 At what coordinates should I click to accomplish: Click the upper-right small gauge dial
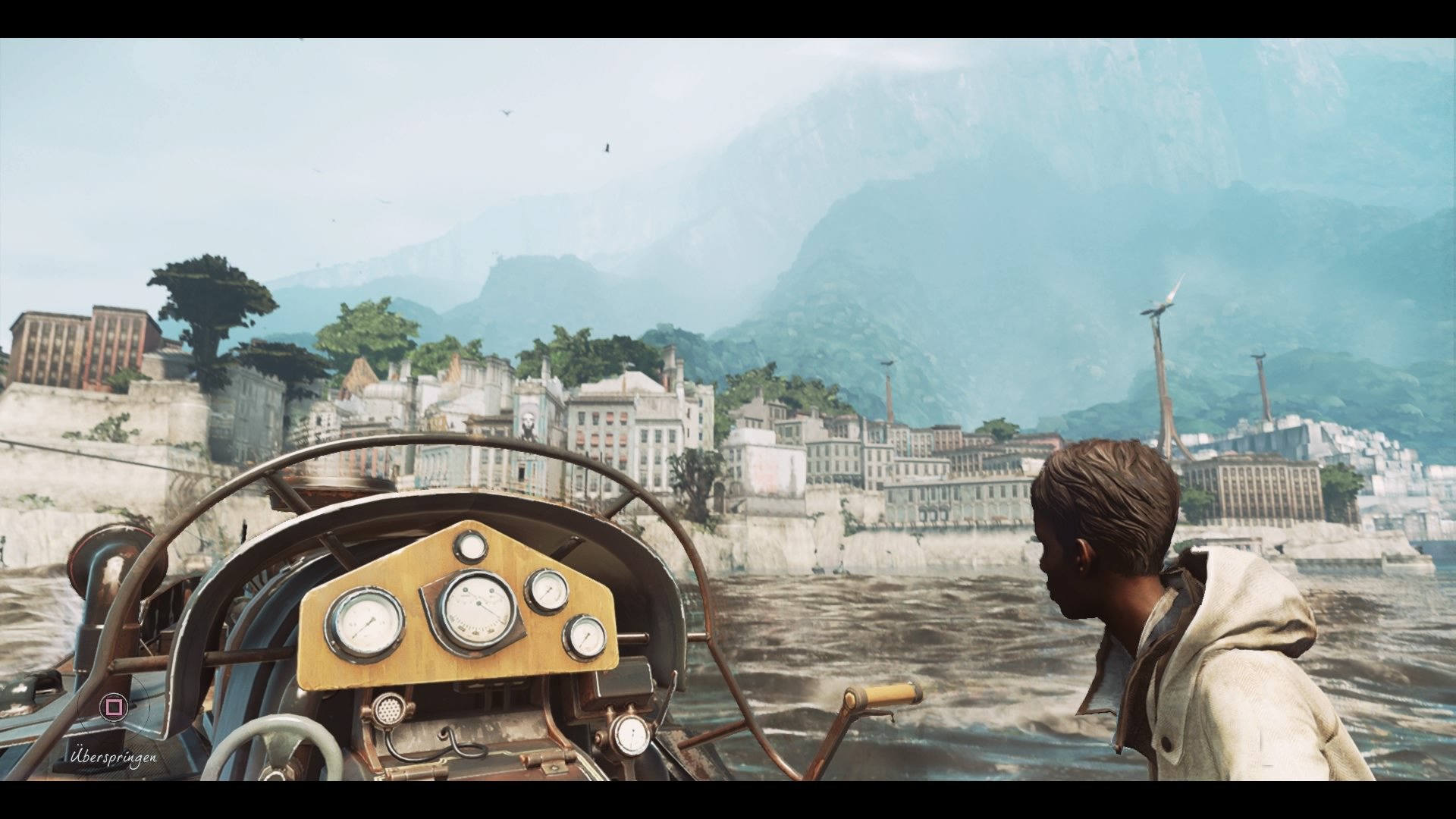tap(548, 592)
